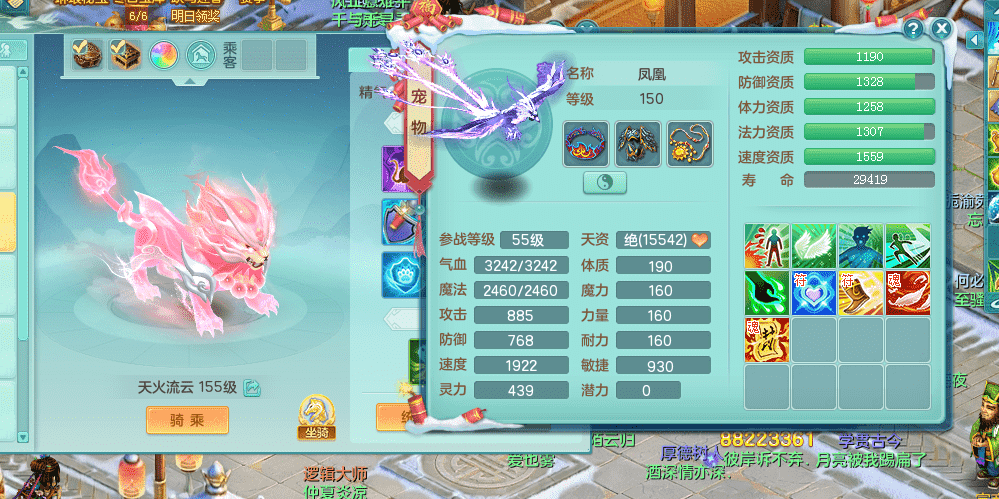
Task: Click the yin-yang button under pet equipment
Action: tap(604, 182)
